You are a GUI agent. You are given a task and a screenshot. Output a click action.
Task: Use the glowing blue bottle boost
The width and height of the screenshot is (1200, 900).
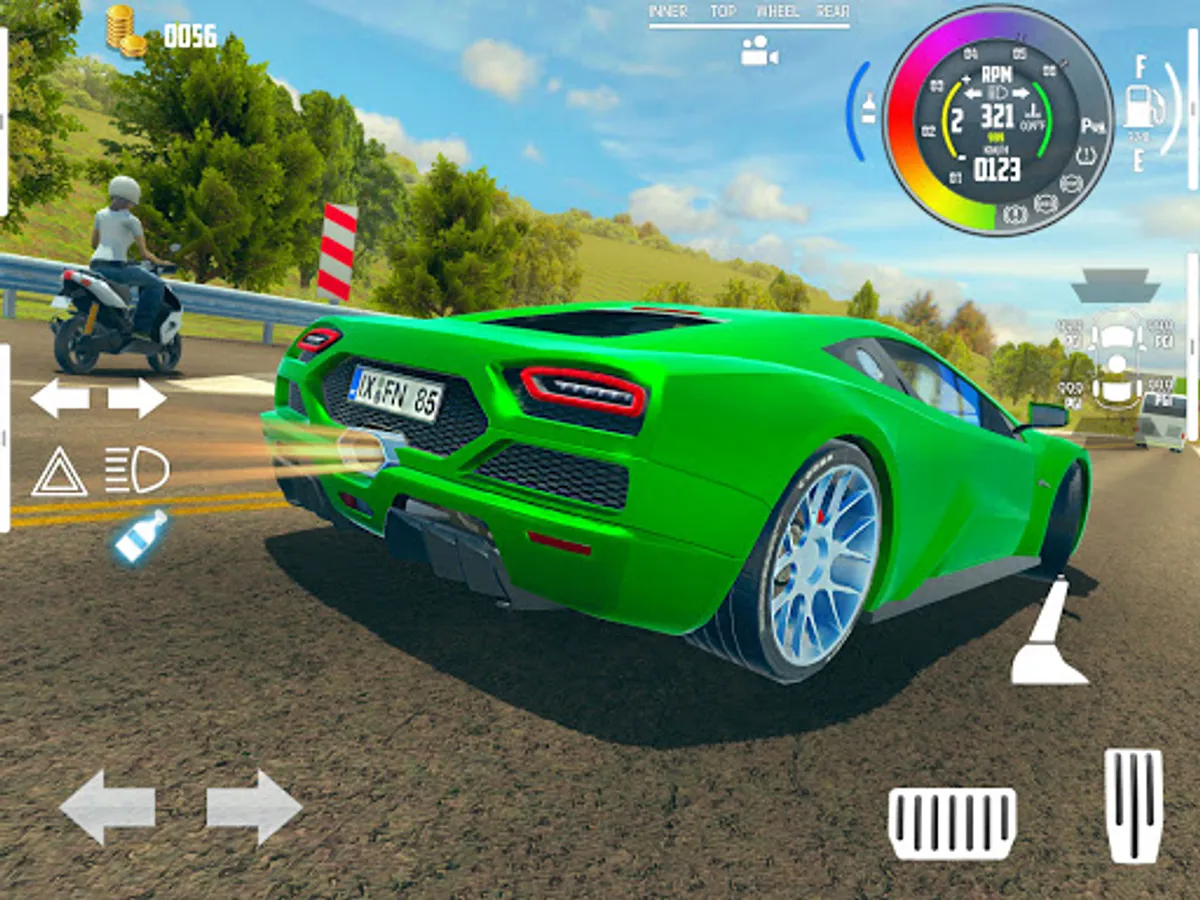(140, 536)
